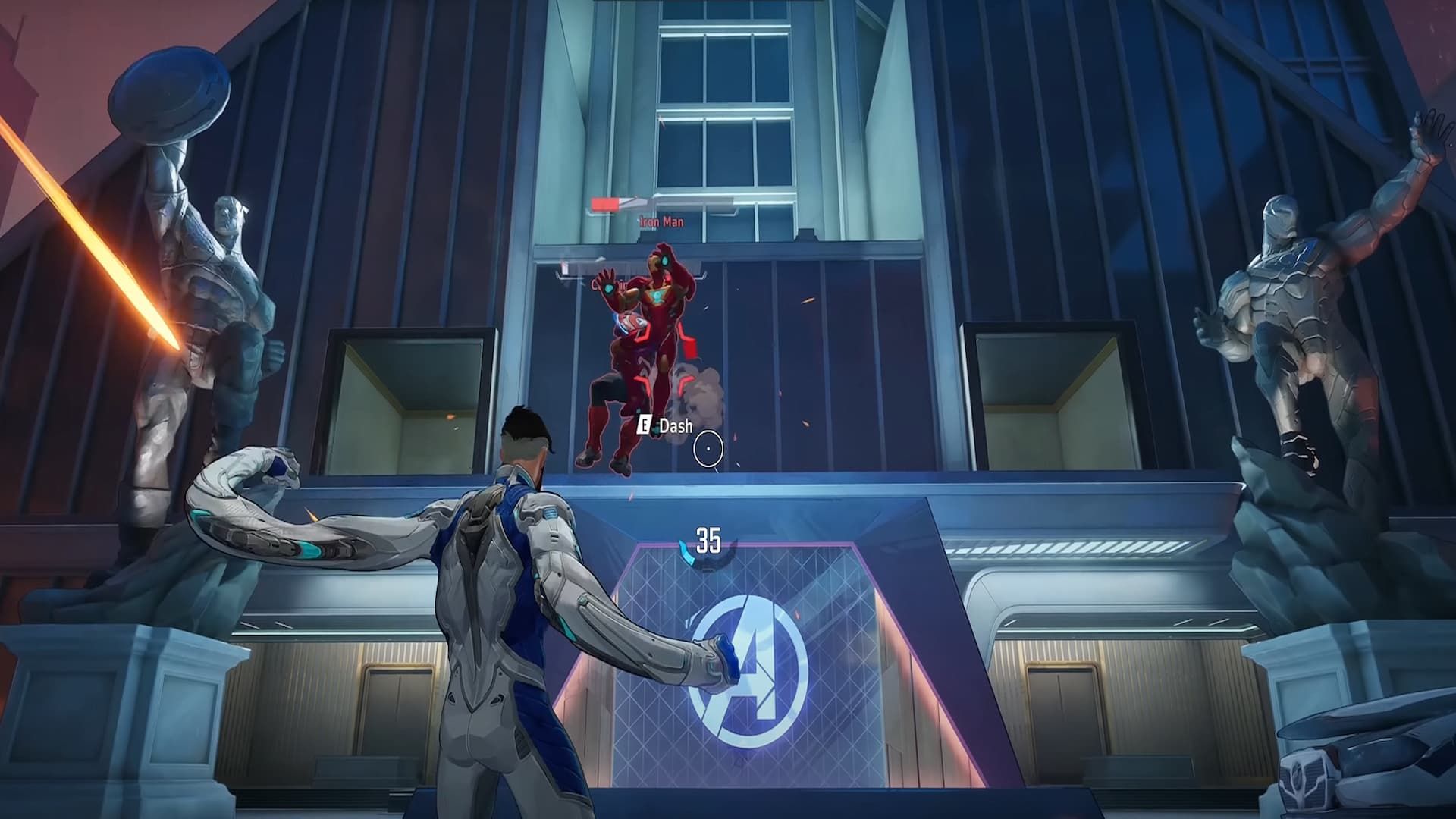Click the Dash ability label

tap(675, 427)
